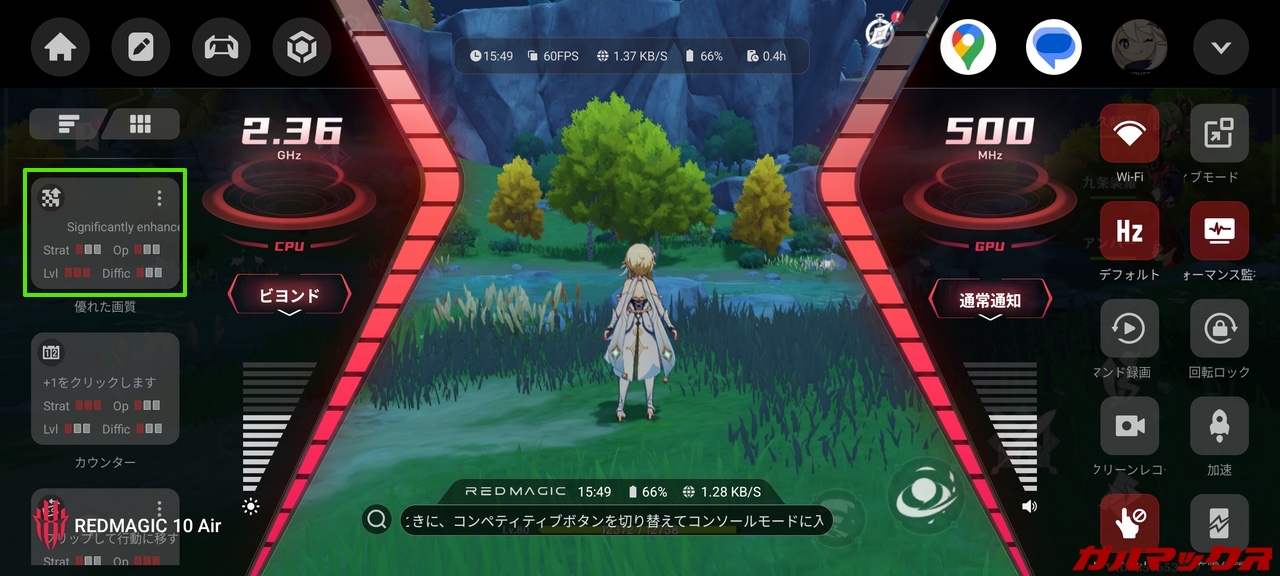
Task: Open the three-dot menu on the 優れた画質 card
Action: (x=159, y=198)
